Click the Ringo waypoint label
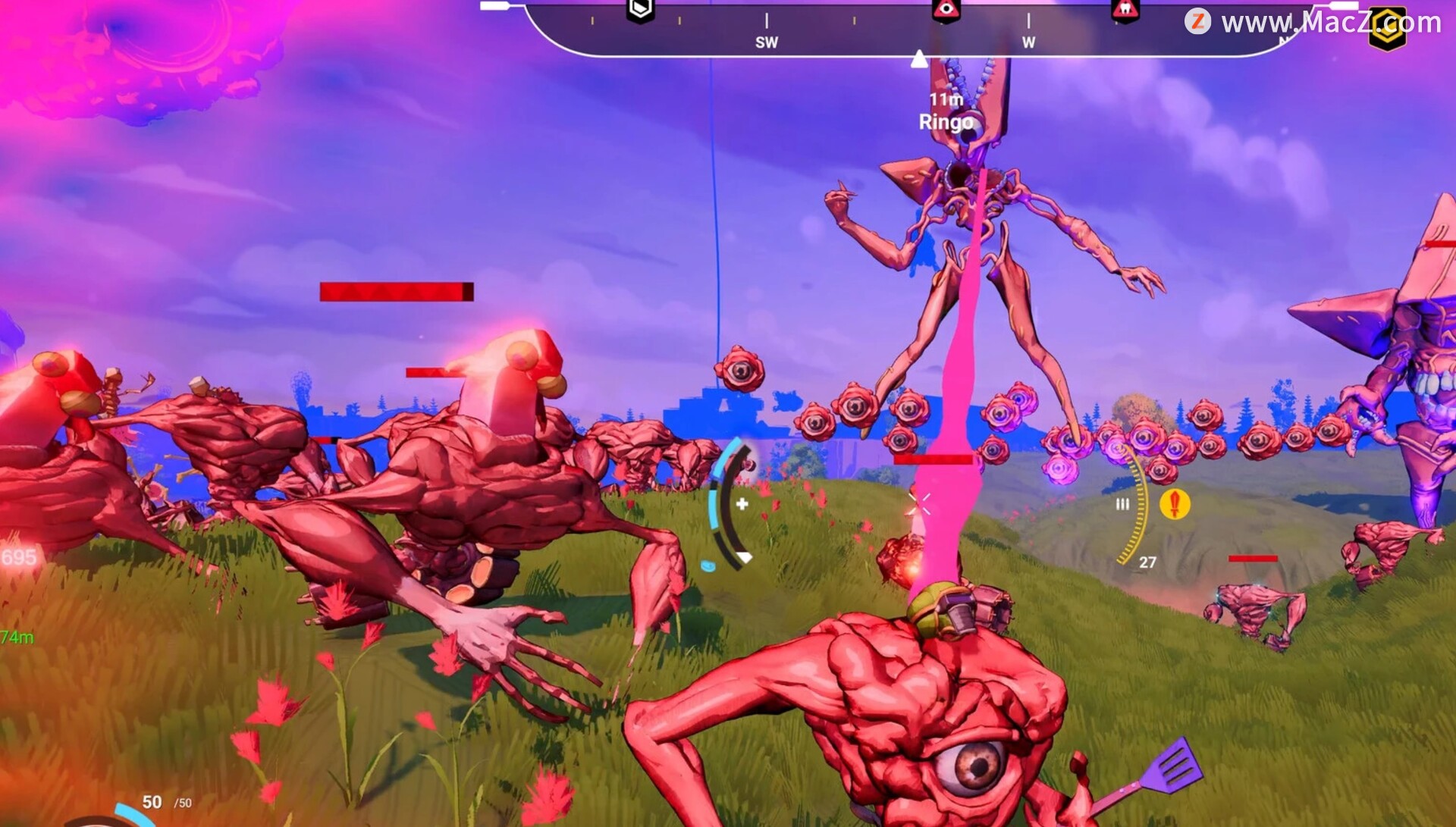Image resolution: width=1456 pixels, height=827 pixels. click(946, 121)
